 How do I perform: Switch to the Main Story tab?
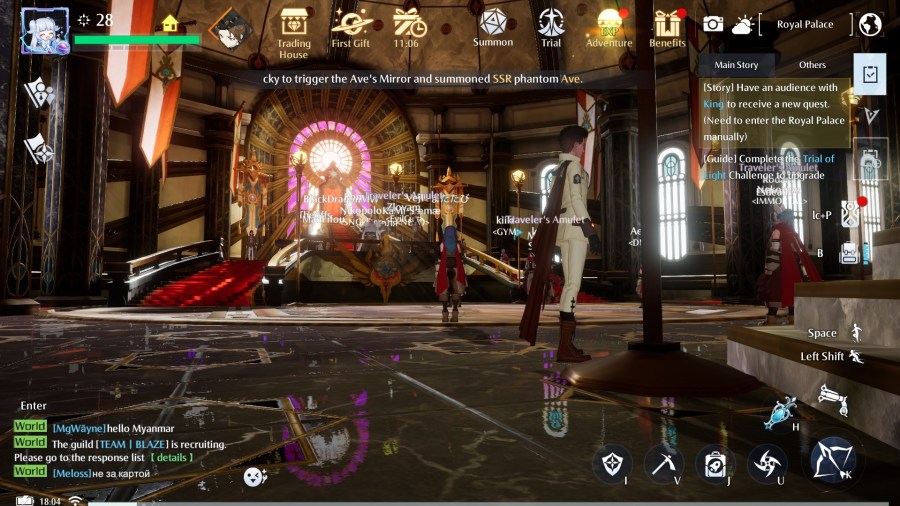coord(735,65)
